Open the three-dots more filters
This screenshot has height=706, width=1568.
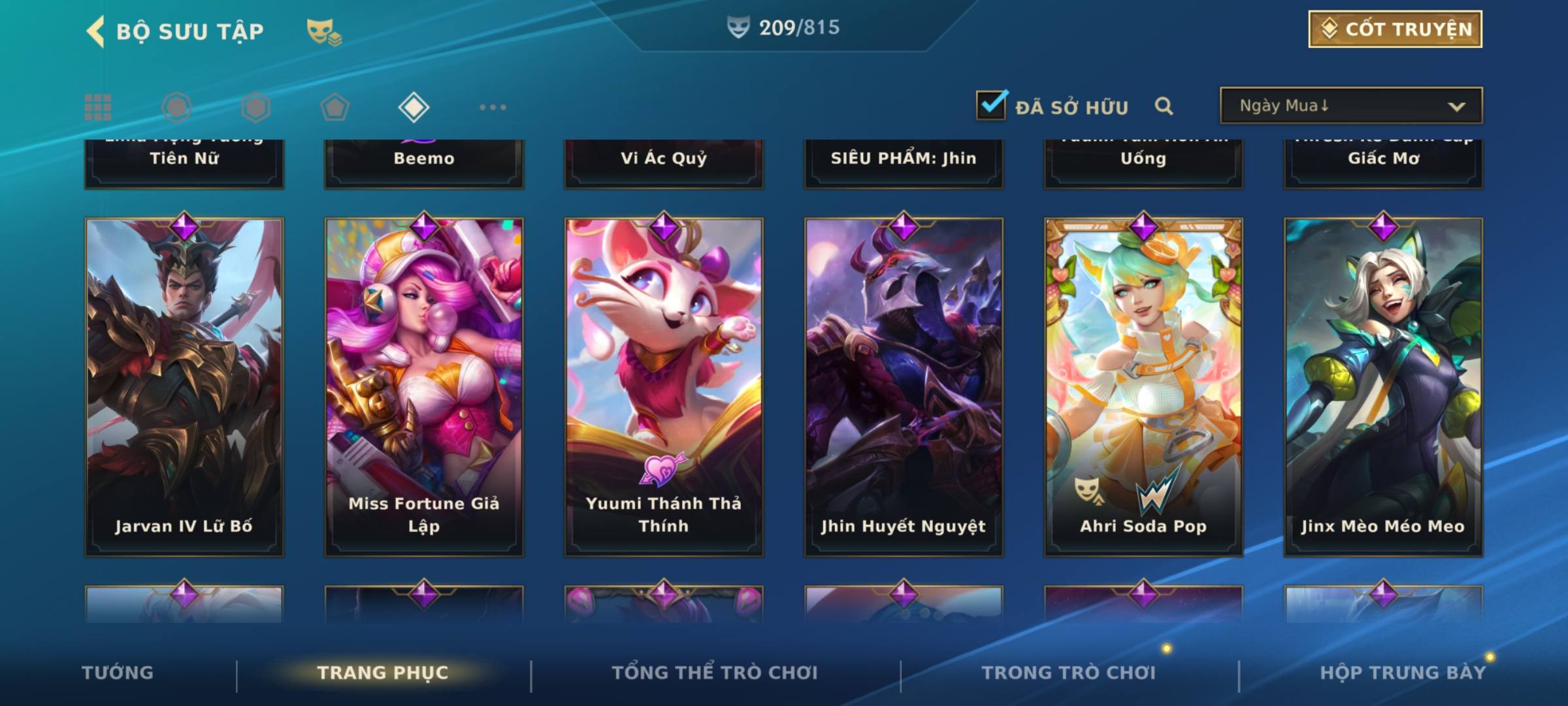[493, 107]
